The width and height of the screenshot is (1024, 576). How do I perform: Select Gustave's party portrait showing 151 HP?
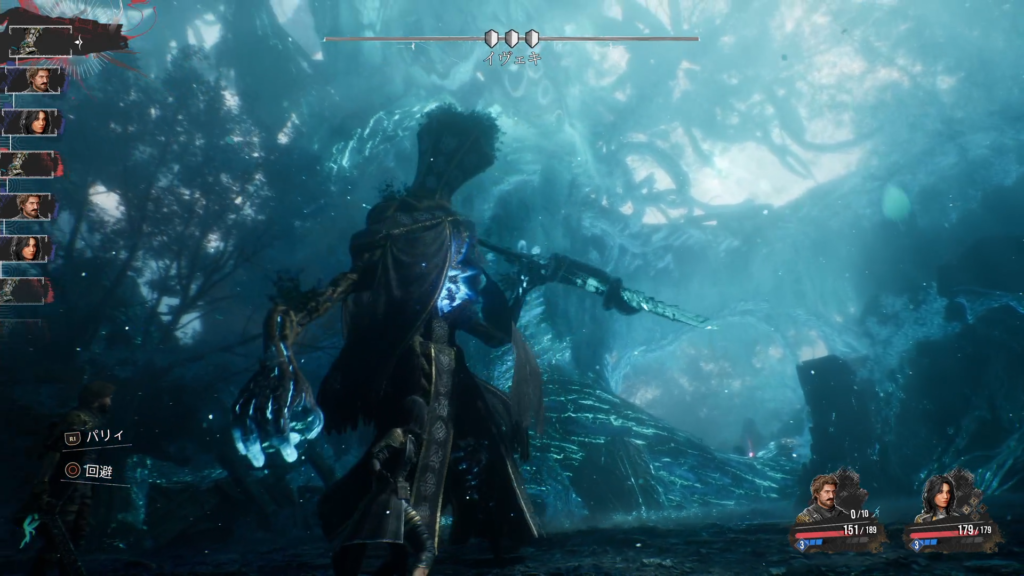(825, 497)
